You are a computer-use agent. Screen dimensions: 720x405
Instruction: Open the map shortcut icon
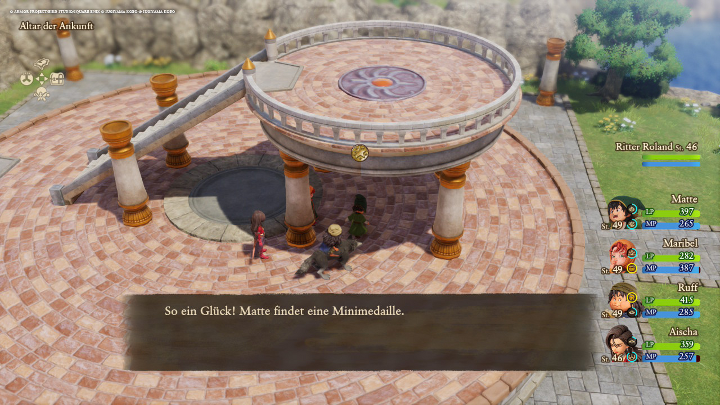click(58, 78)
